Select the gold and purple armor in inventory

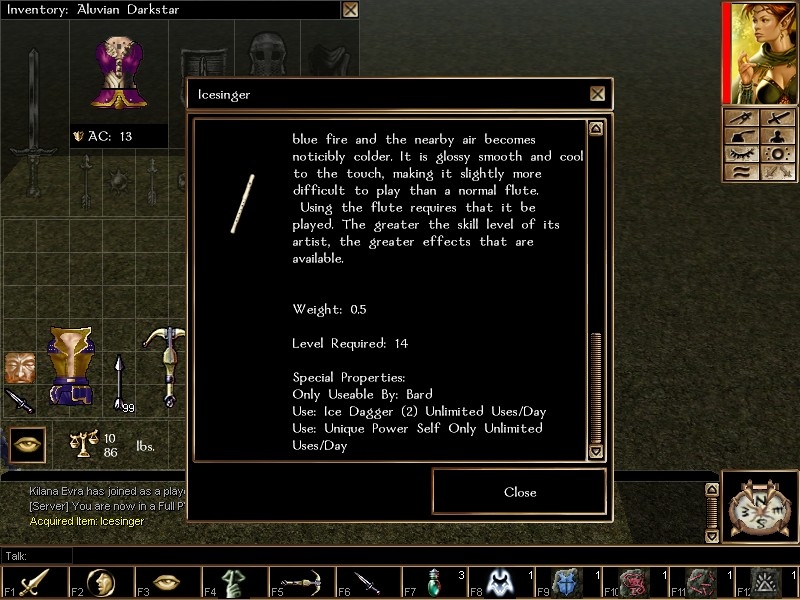70,366
